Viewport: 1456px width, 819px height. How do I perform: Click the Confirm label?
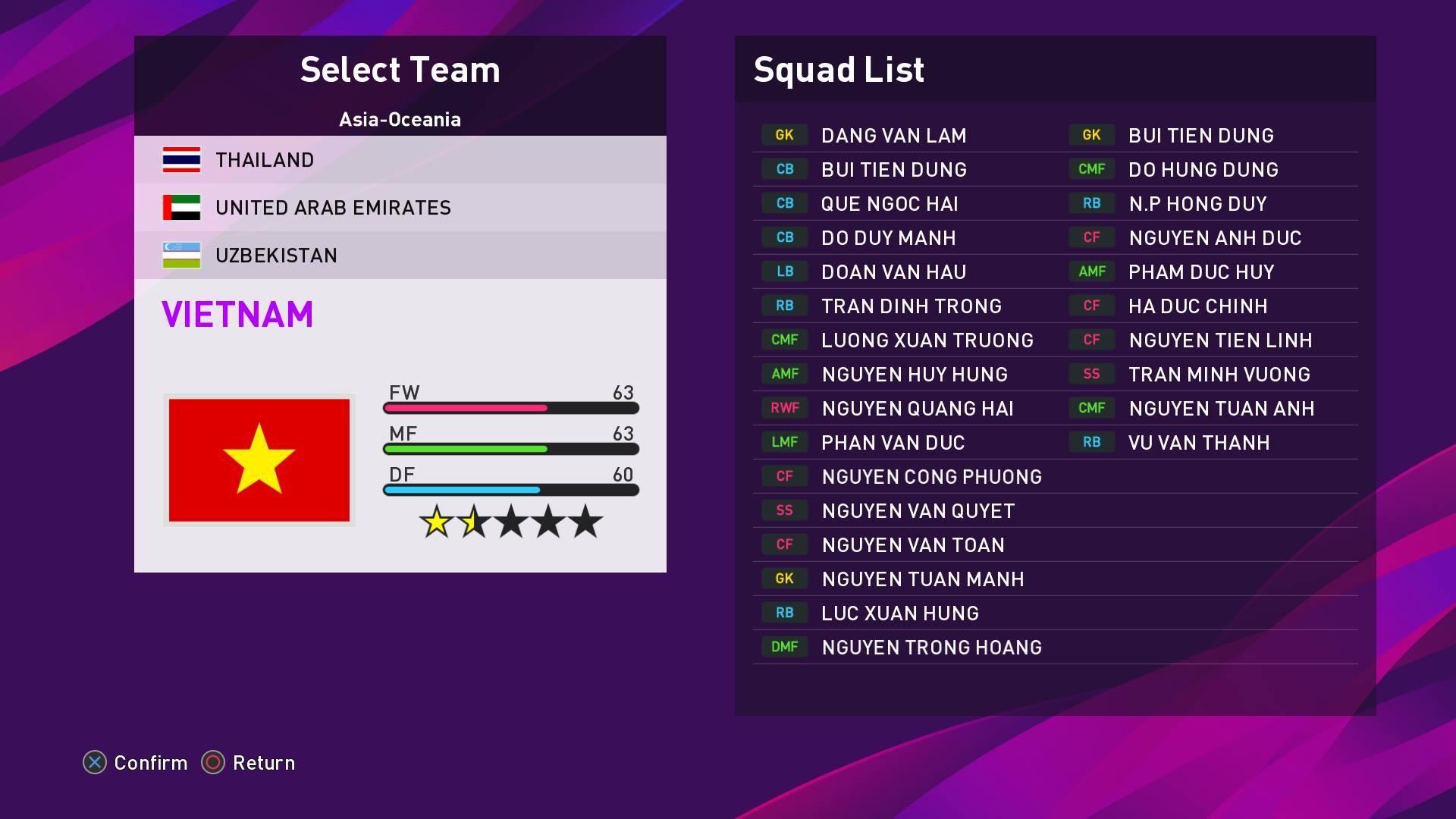point(149,764)
